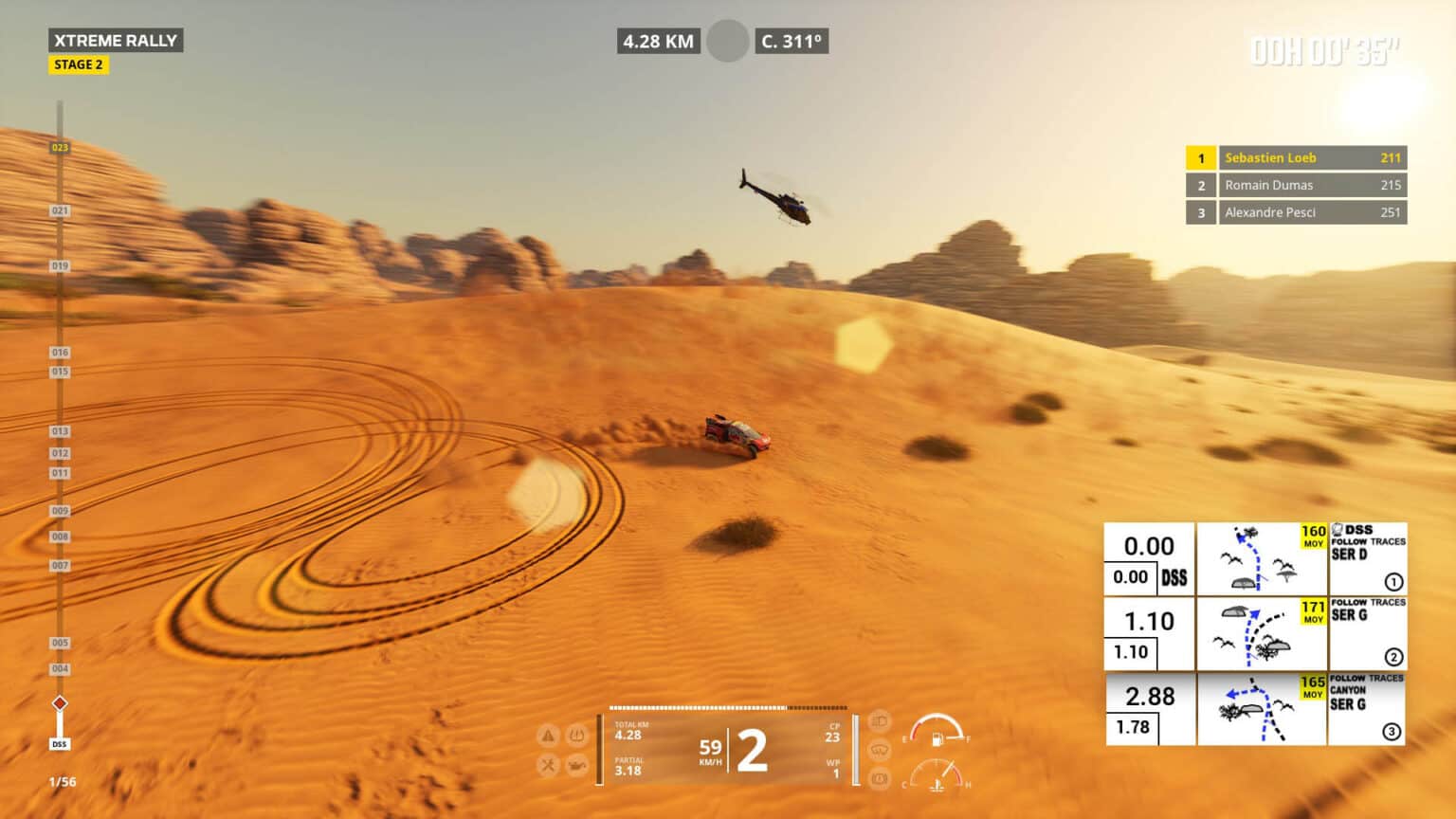Screen dimensions: 1456x819
Task: Switch to the STAGE 2 tab
Action: pyautogui.click(x=79, y=64)
